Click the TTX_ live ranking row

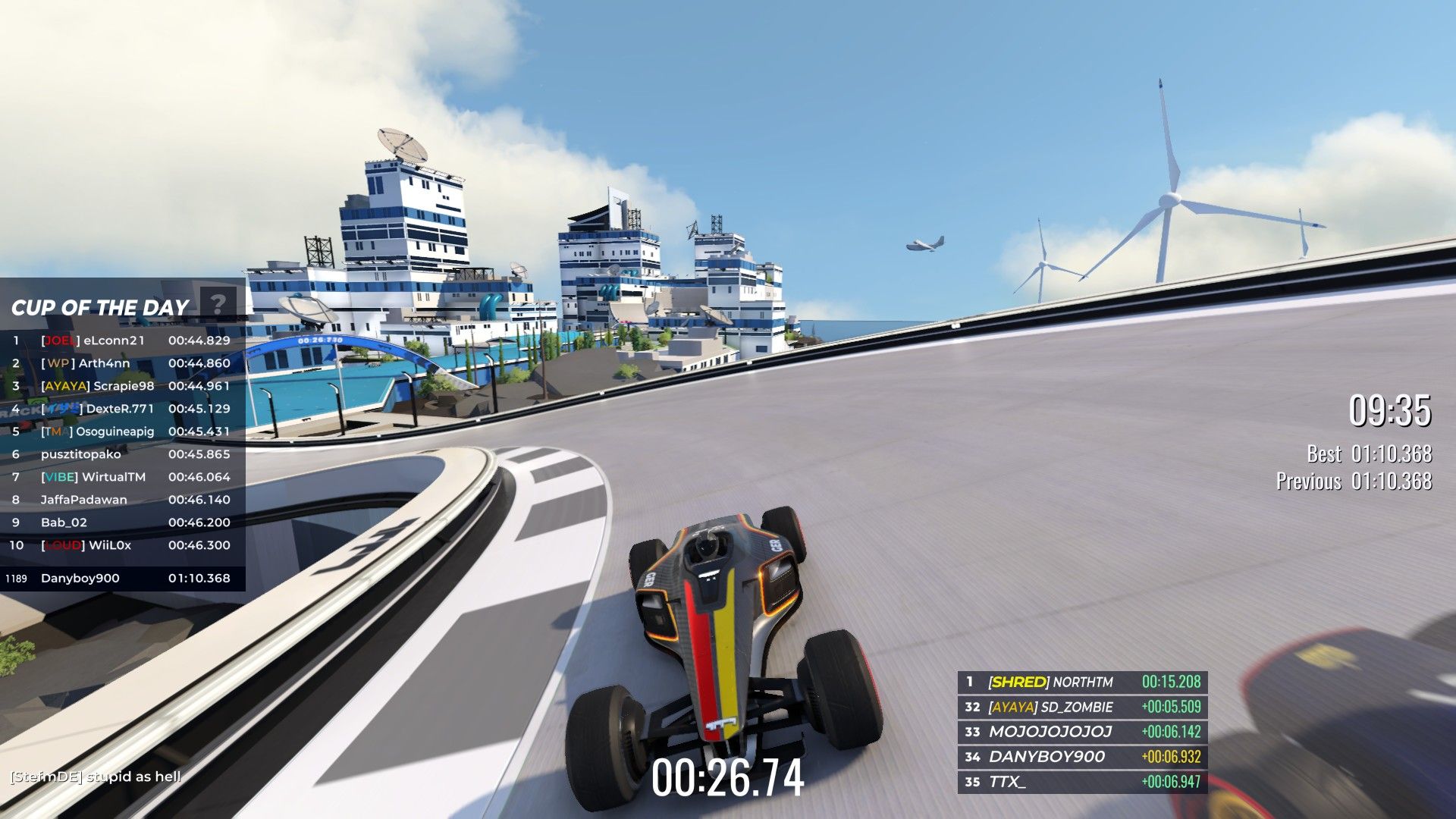1082,782
